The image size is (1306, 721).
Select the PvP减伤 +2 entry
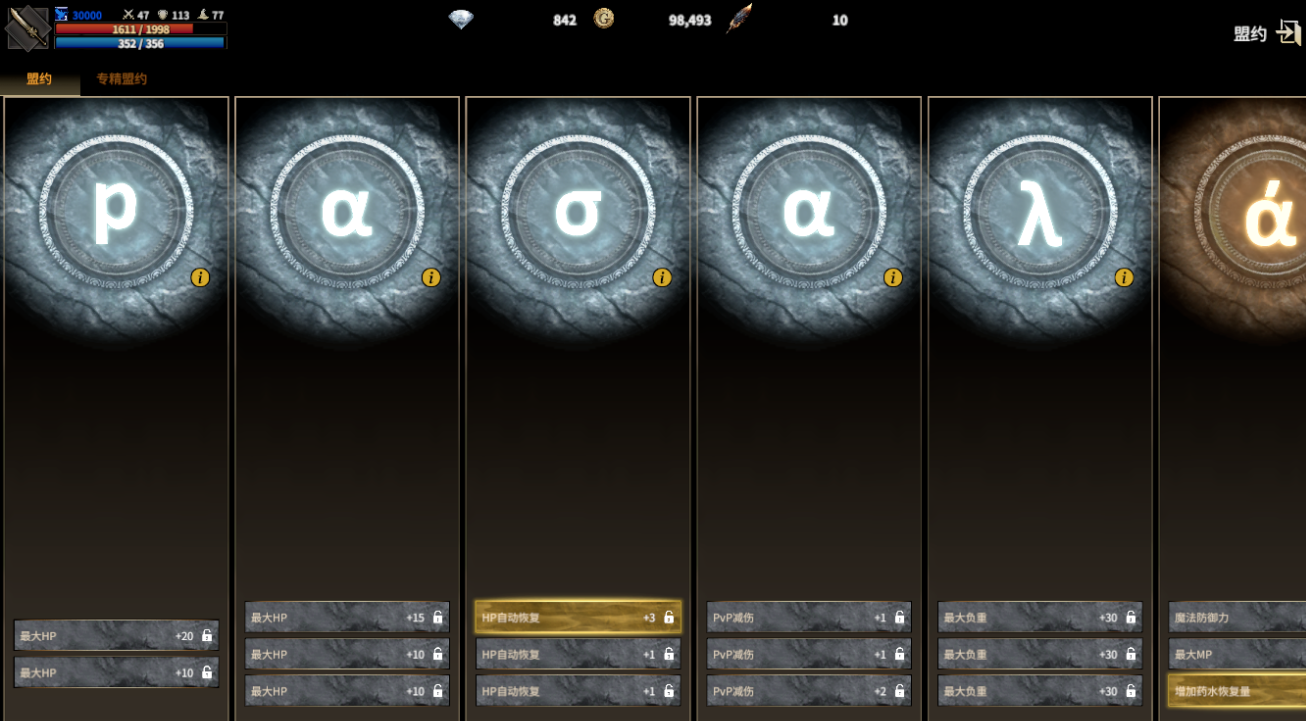809,691
